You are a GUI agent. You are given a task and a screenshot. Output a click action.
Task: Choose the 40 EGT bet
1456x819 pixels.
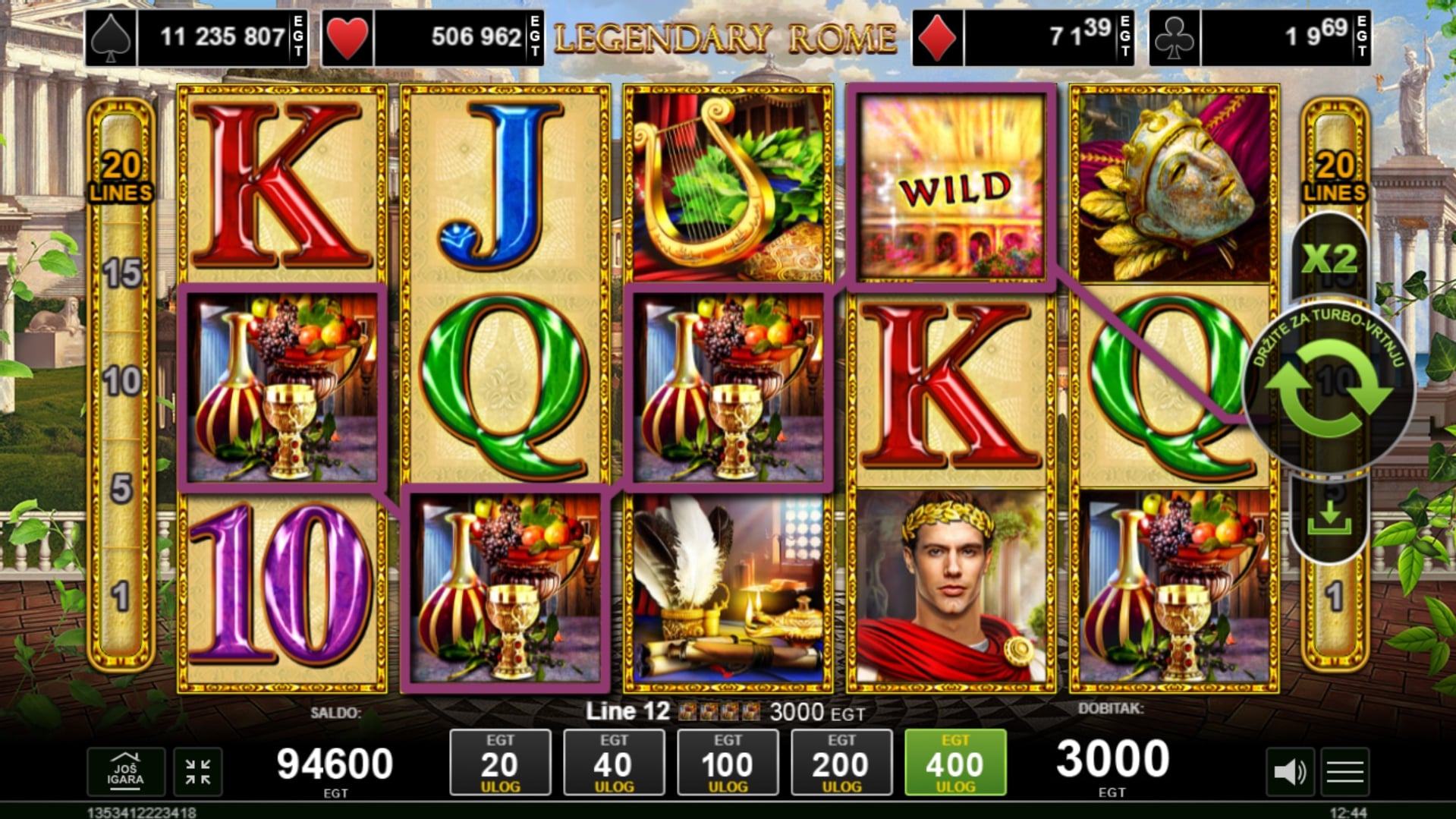click(x=614, y=762)
